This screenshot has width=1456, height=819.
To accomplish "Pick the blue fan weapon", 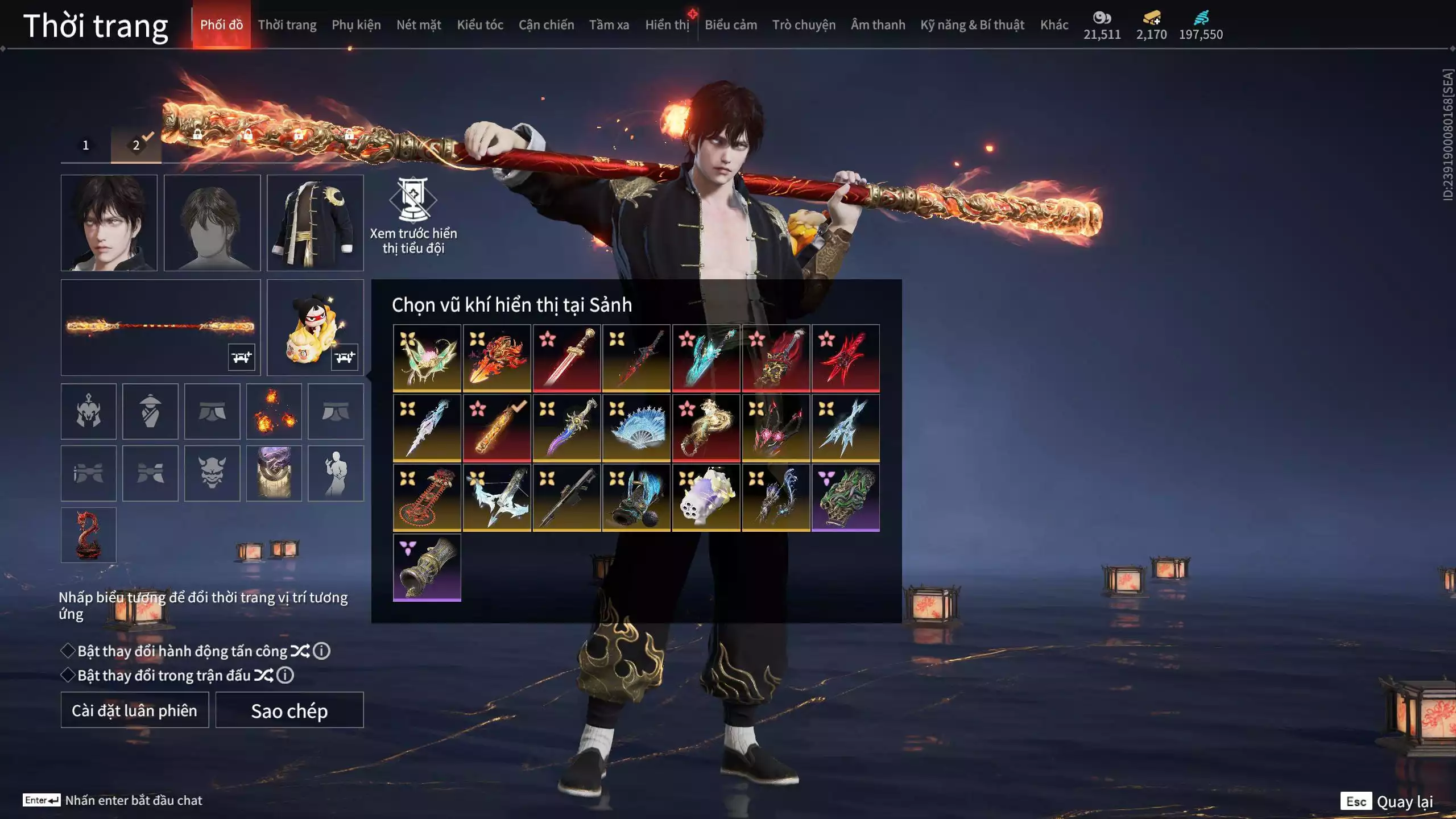I will coord(636,428).
